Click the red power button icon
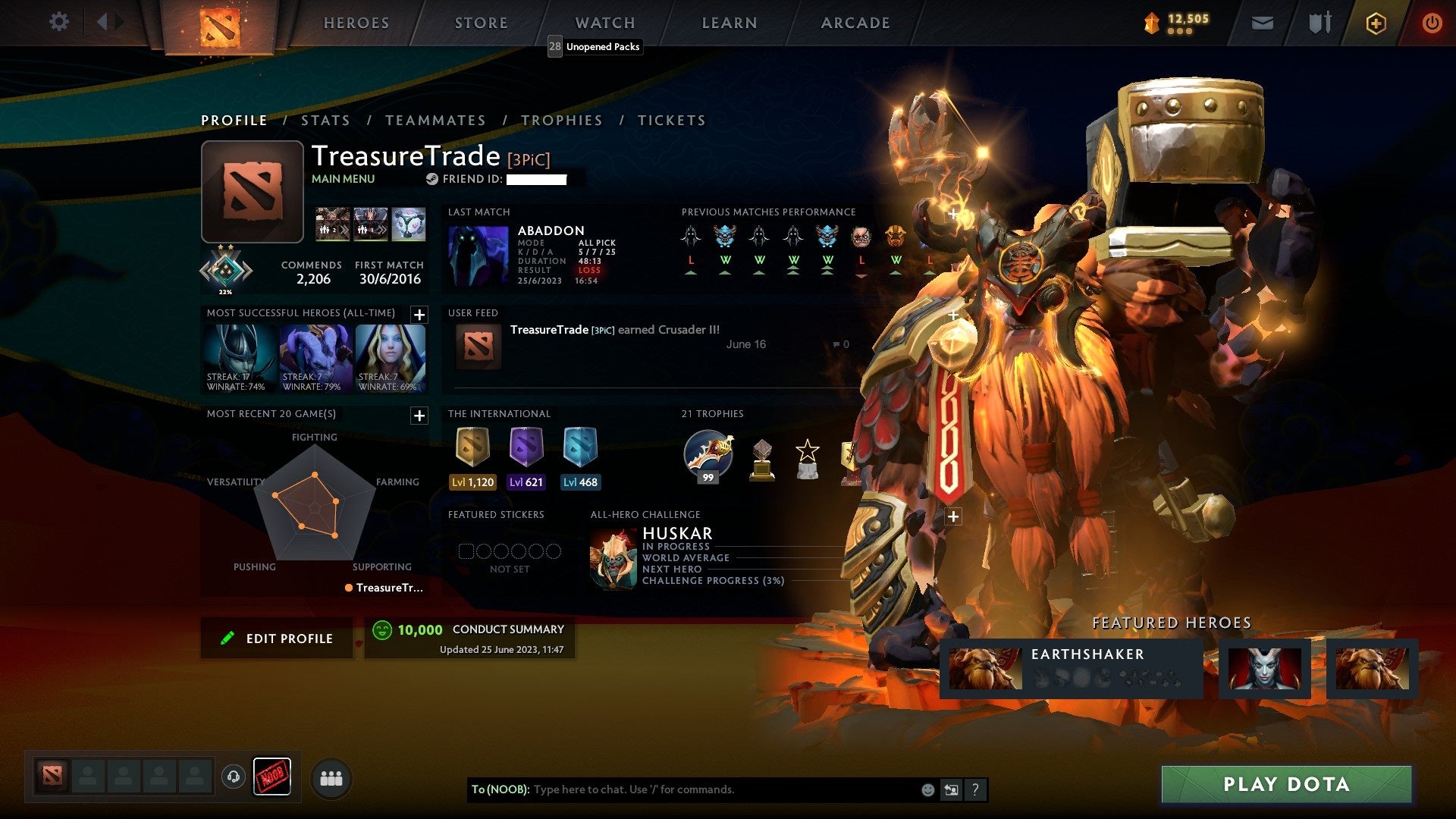The image size is (1456, 819). [x=1432, y=23]
